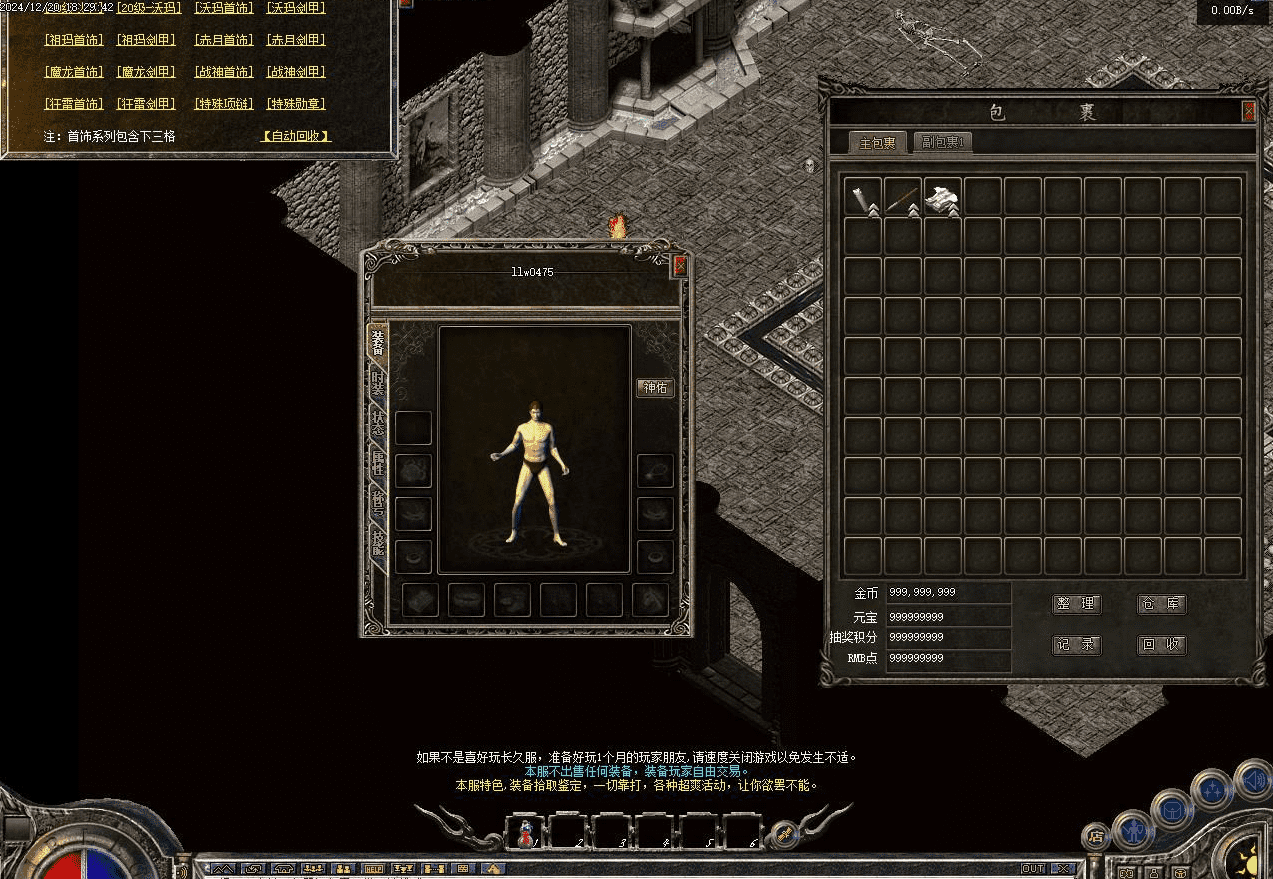
Task: Click the 神佑 button
Action: (x=655, y=388)
